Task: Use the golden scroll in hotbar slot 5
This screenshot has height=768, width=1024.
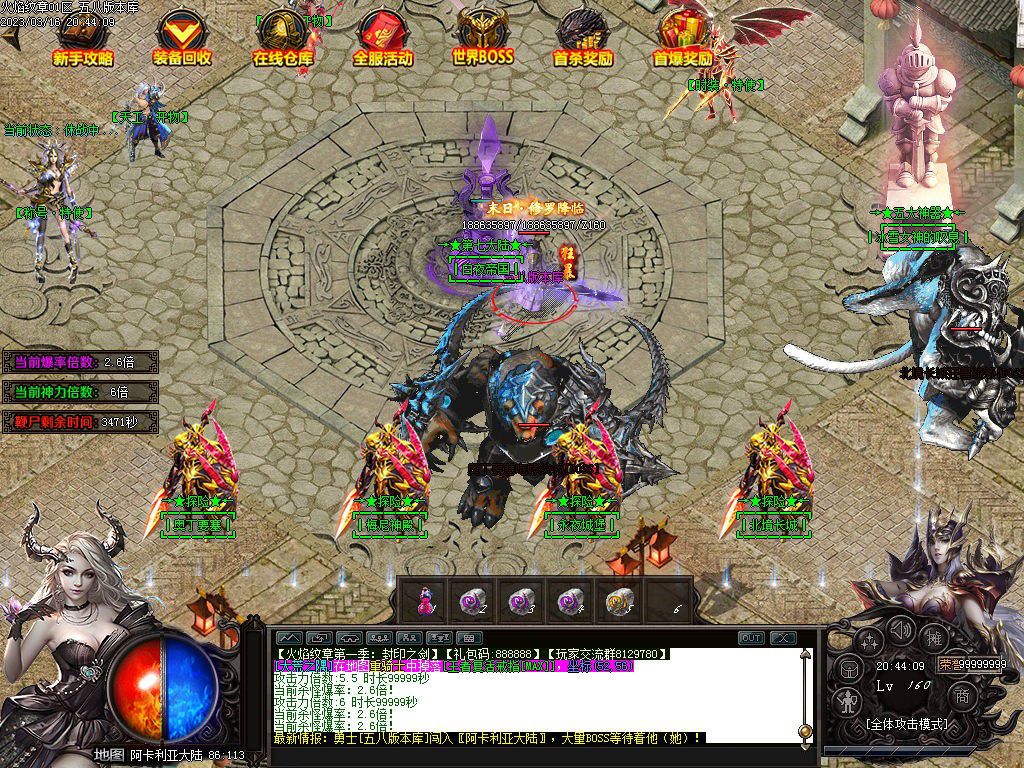Action: coord(615,600)
